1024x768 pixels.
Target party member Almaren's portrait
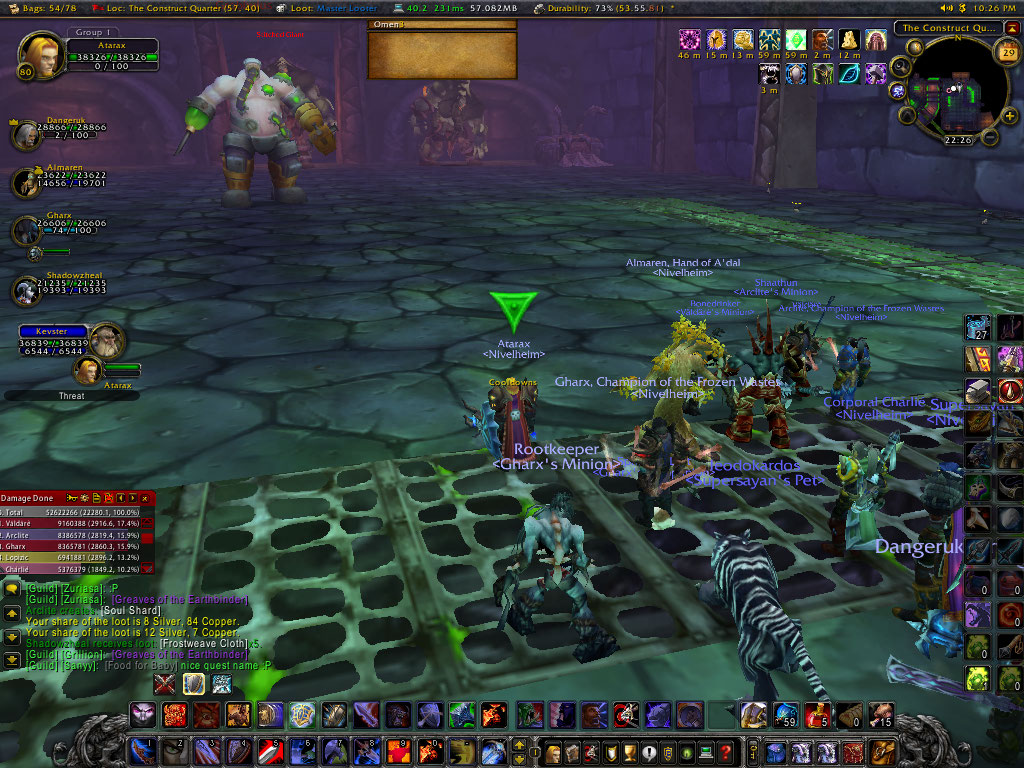click(x=26, y=184)
